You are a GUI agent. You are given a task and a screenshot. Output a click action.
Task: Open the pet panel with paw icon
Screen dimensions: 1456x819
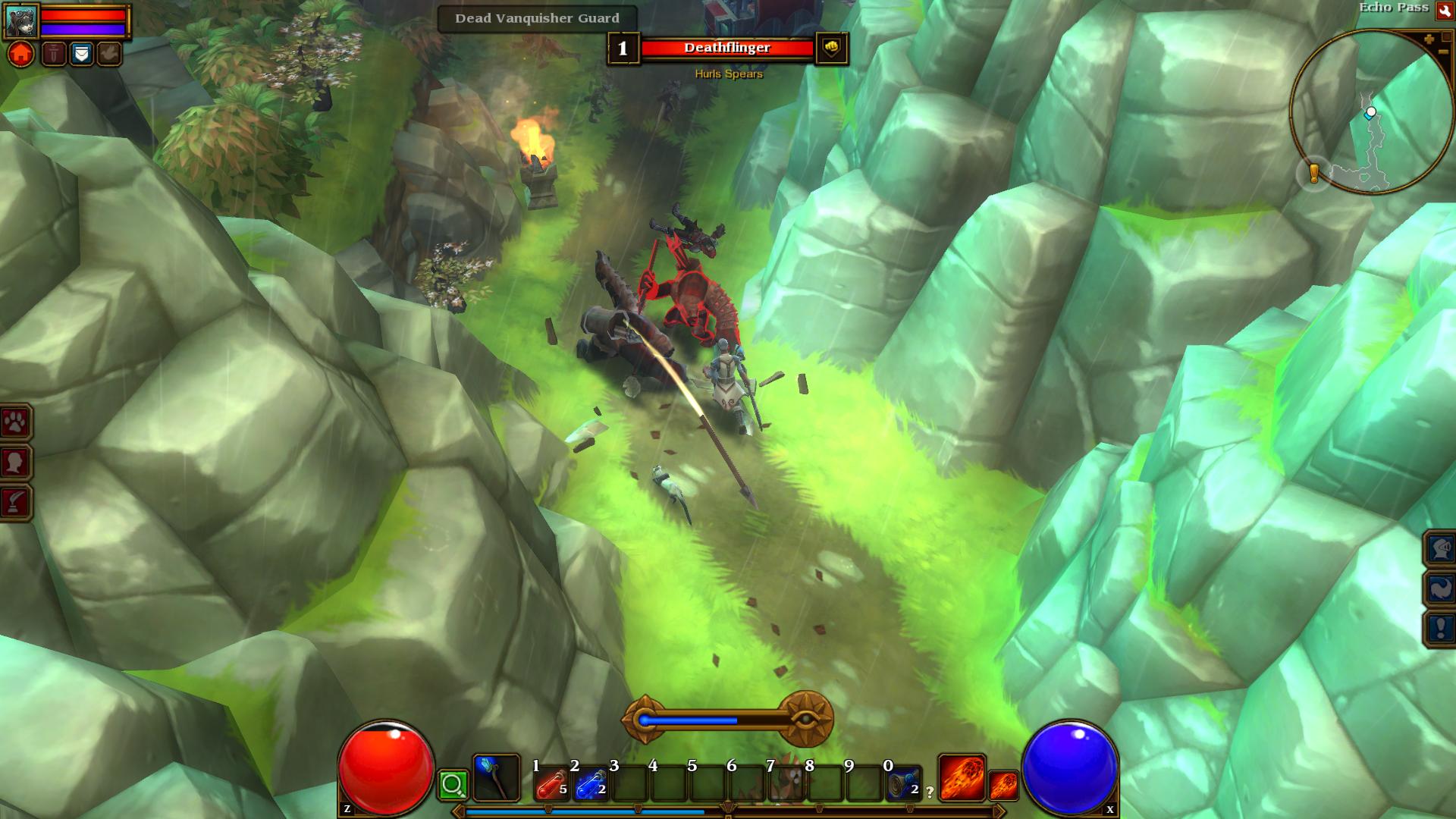pos(15,422)
